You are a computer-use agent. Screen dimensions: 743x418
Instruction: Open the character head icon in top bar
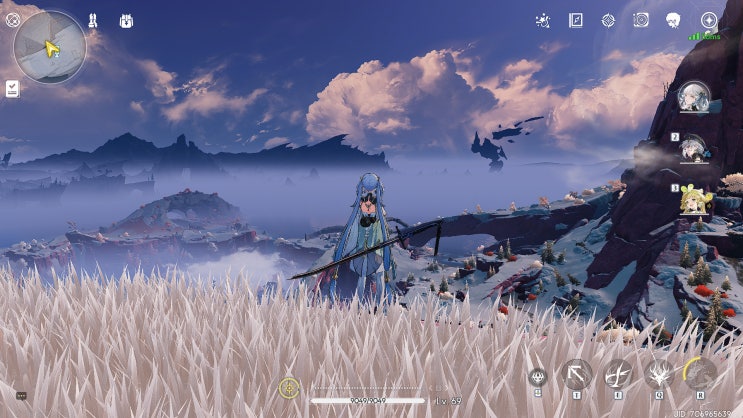point(673,20)
